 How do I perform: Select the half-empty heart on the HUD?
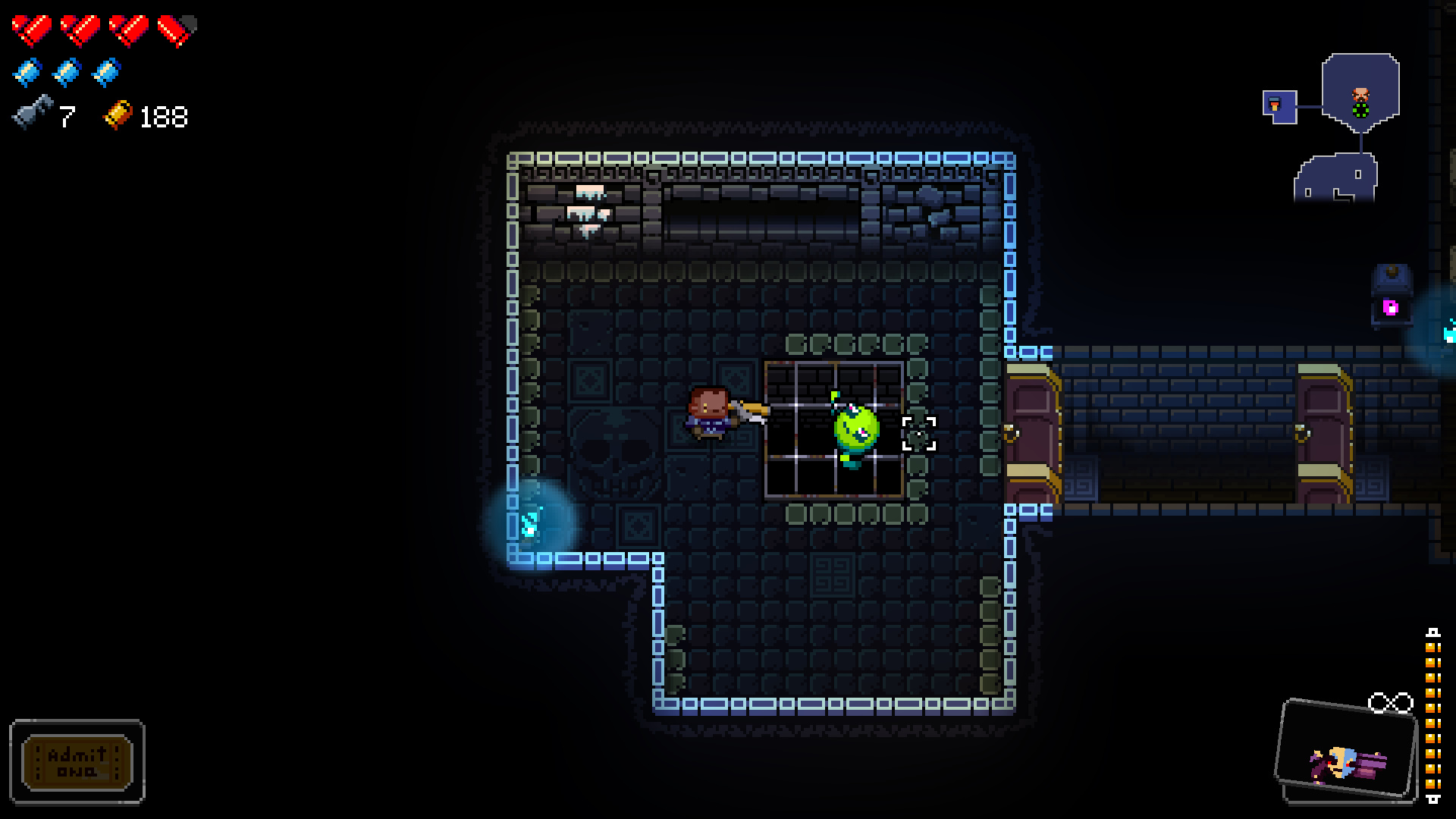click(177, 30)
